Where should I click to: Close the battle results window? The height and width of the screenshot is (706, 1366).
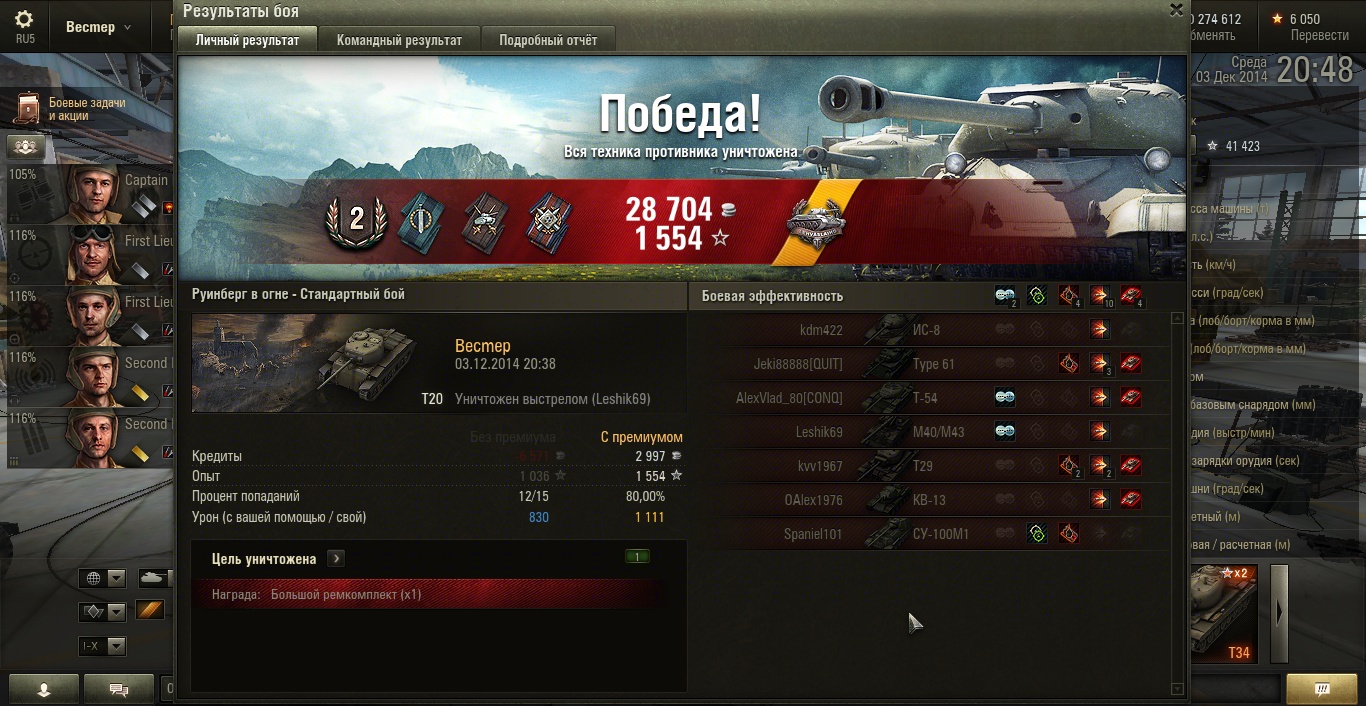click(1176, 10)
